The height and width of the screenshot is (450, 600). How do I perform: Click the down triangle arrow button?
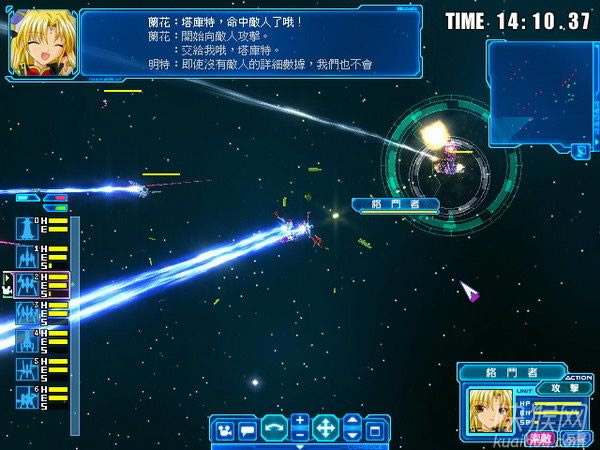point(351,437)
